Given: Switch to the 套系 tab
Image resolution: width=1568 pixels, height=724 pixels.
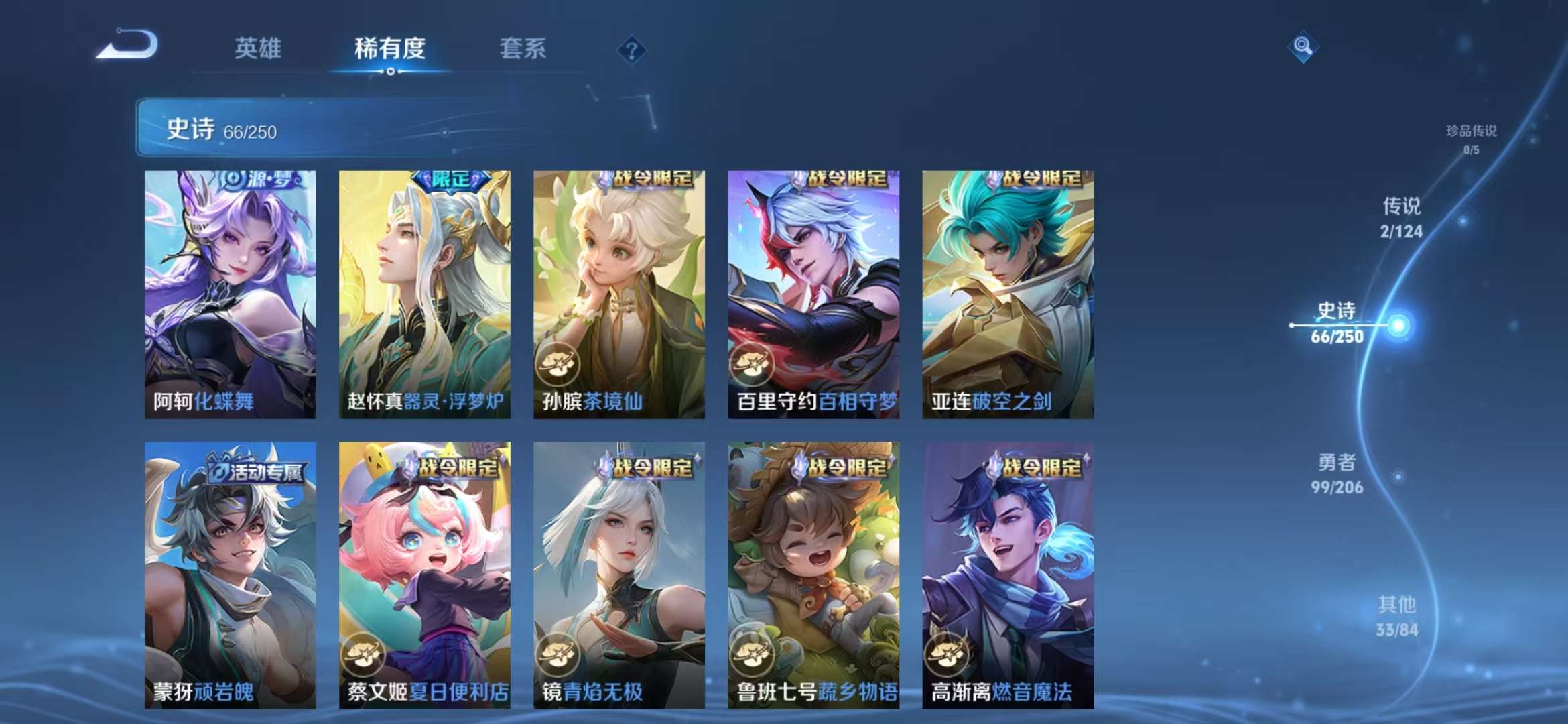Looking at the screenshot, I should tap(521, 48).
